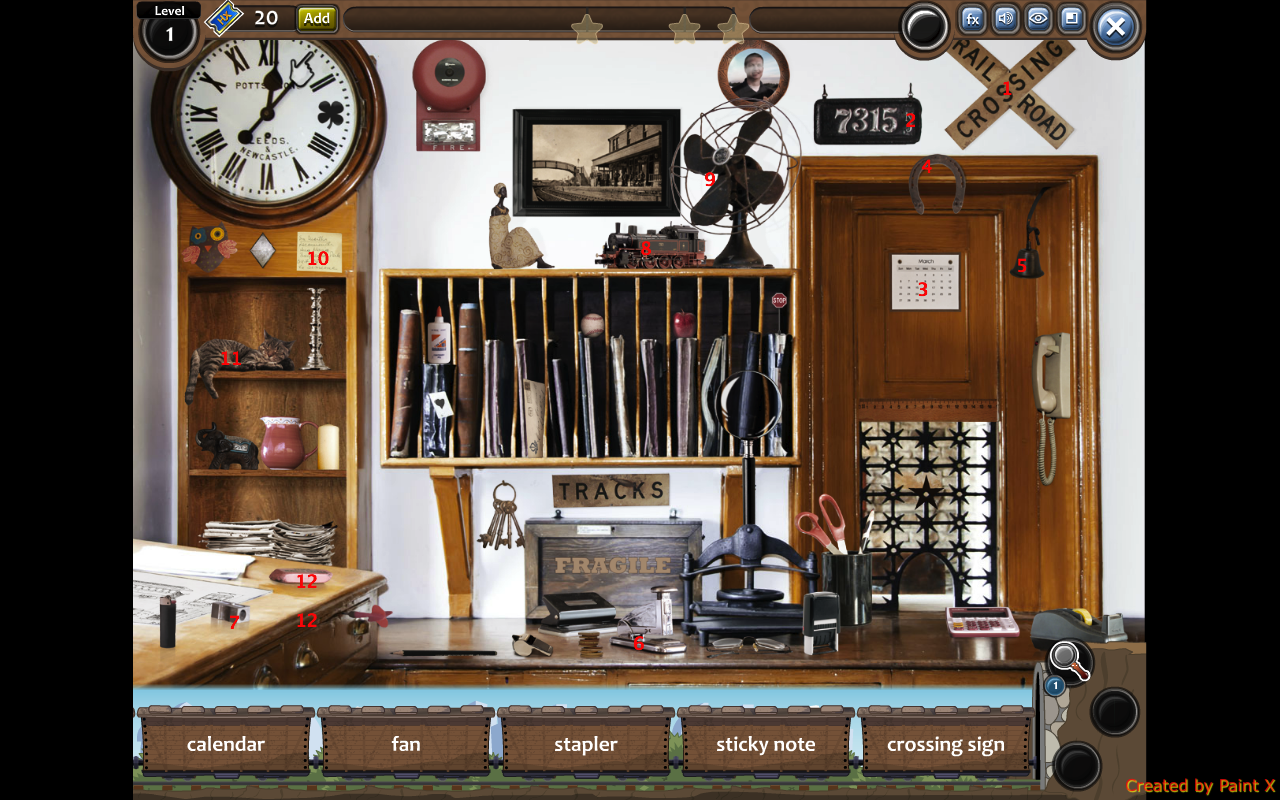Pick the sticky note item plank
The height and width of the screenshot is (800, 1280).
point(766,744)
